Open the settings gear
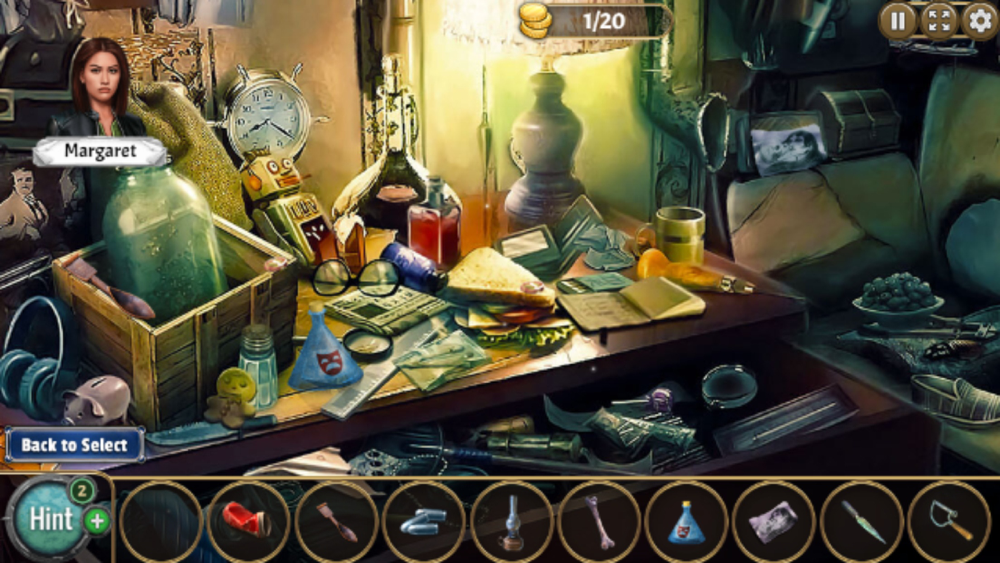This screenshot has width=1000, height=563. tap(979, 20)
